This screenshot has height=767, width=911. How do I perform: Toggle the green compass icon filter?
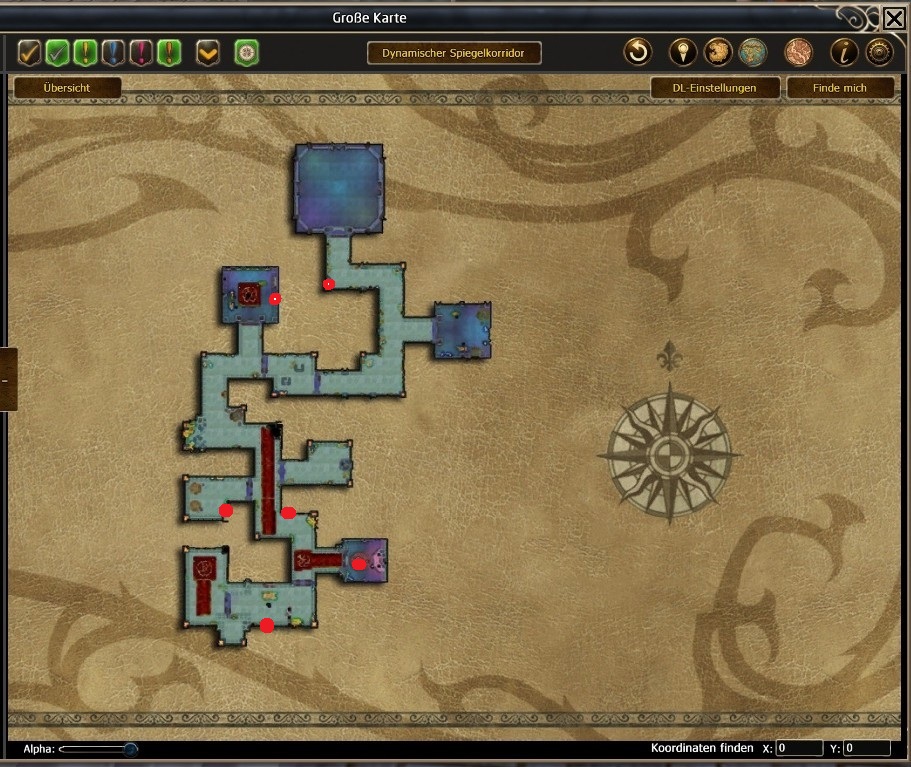[x=246, y=52]
